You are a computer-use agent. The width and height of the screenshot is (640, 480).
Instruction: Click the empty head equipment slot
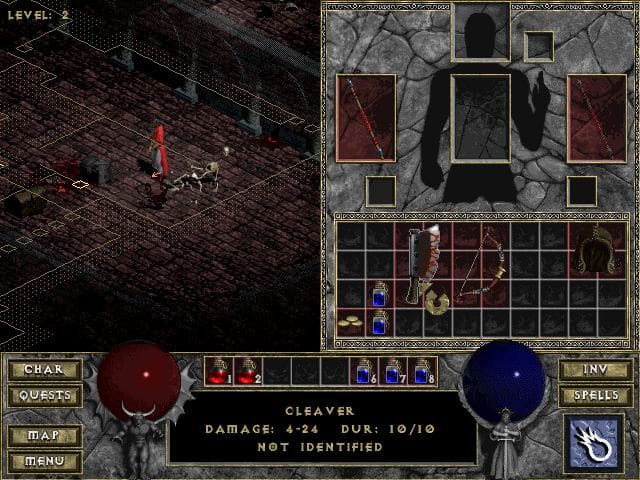pyautogui.click(x=480, y=30)
